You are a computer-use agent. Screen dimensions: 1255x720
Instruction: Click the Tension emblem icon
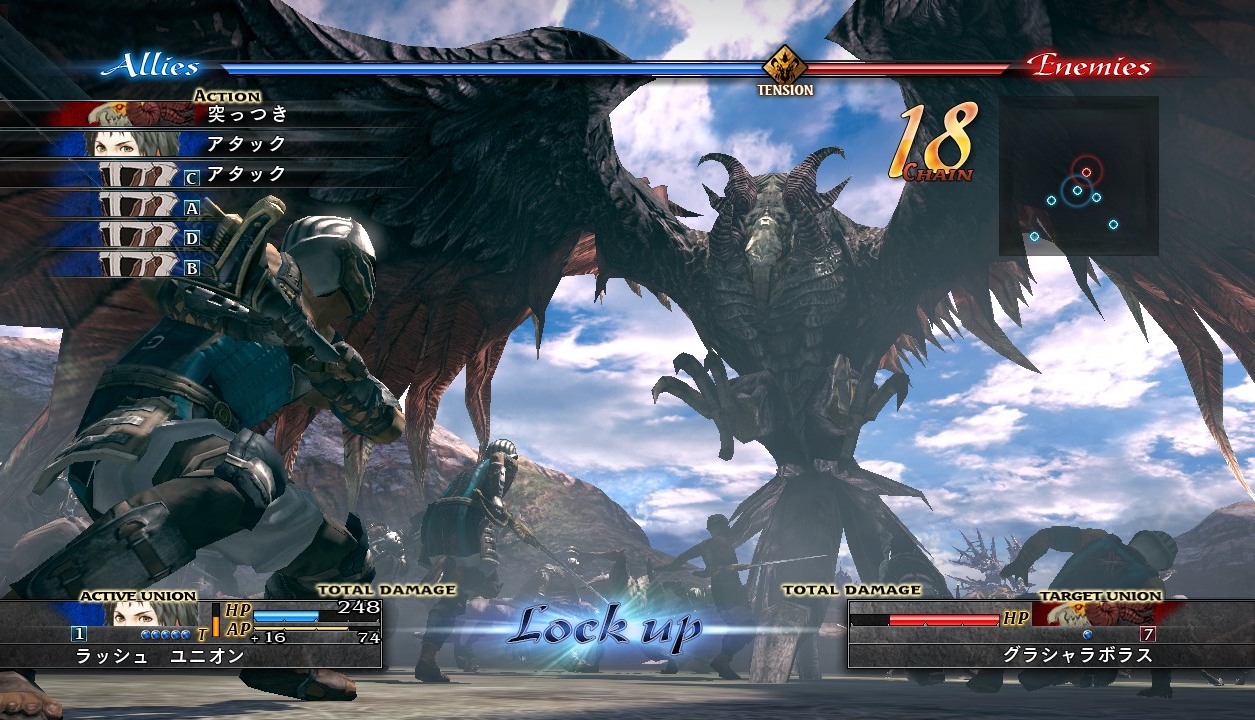(x=785, y=68)
